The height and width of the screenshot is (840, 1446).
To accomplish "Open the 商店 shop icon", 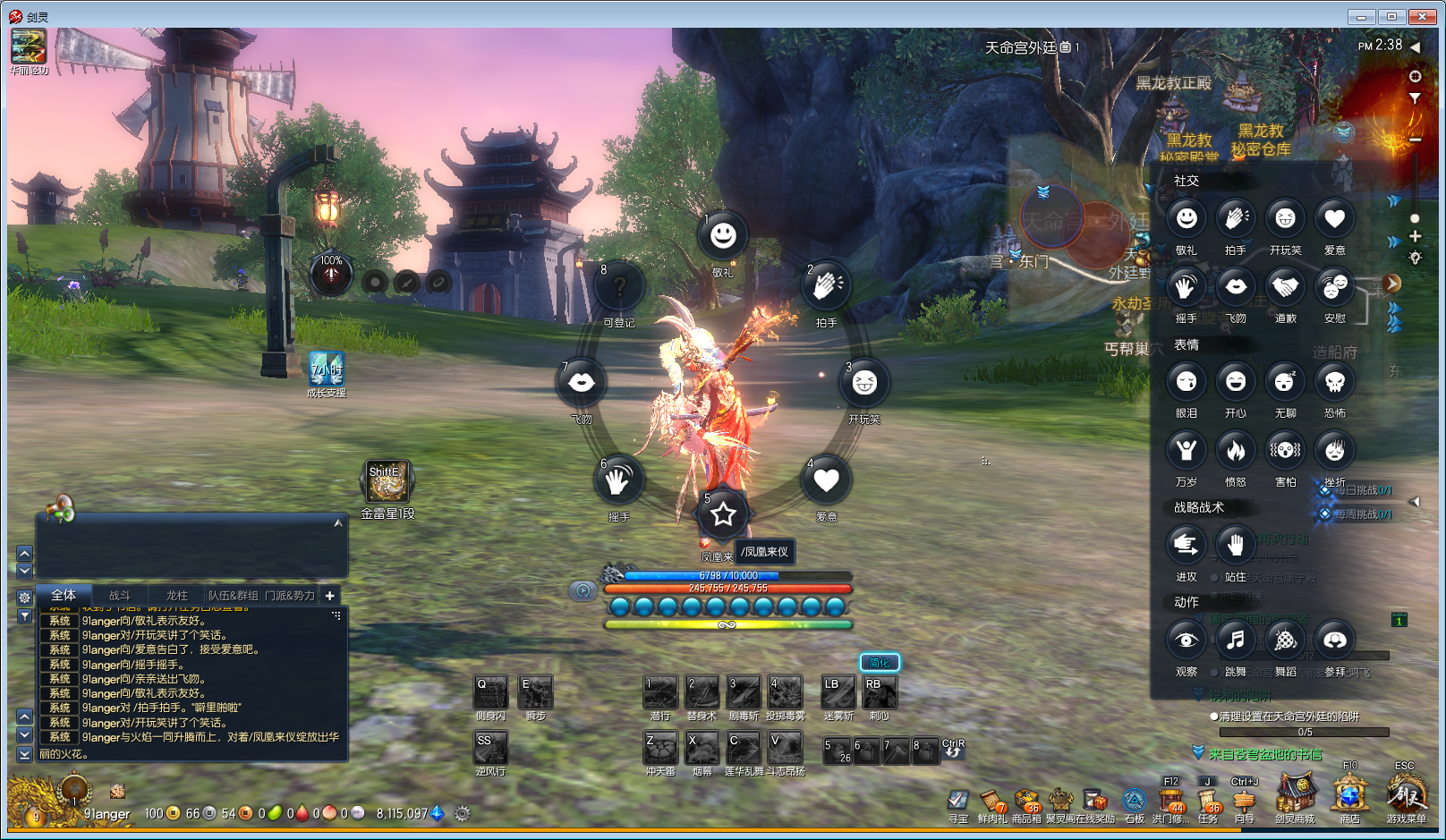I will click(x=1349, y=795).
